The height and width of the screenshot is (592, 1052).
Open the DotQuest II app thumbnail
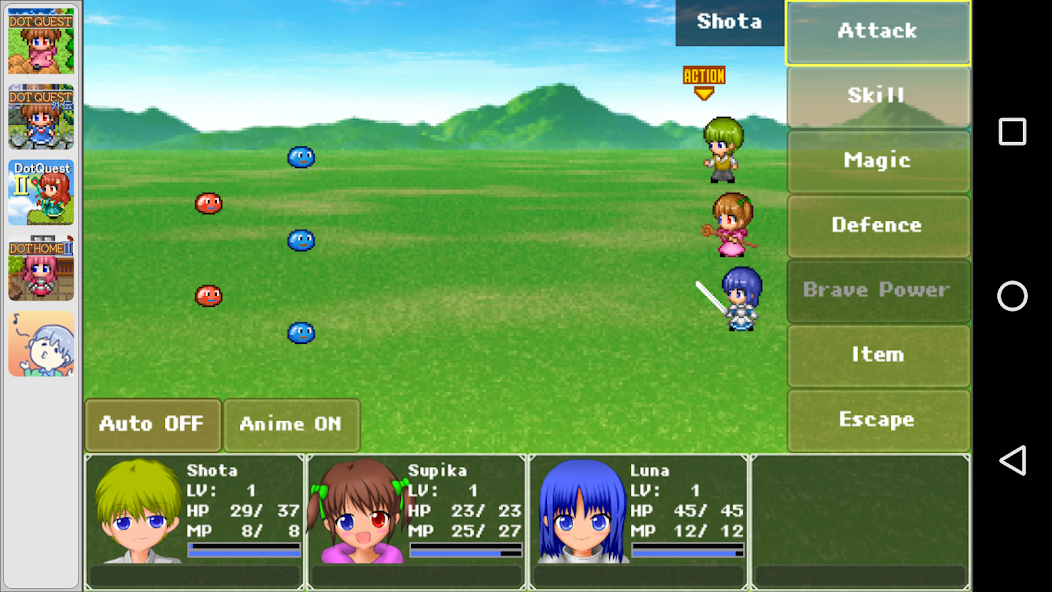click(41, 192)
